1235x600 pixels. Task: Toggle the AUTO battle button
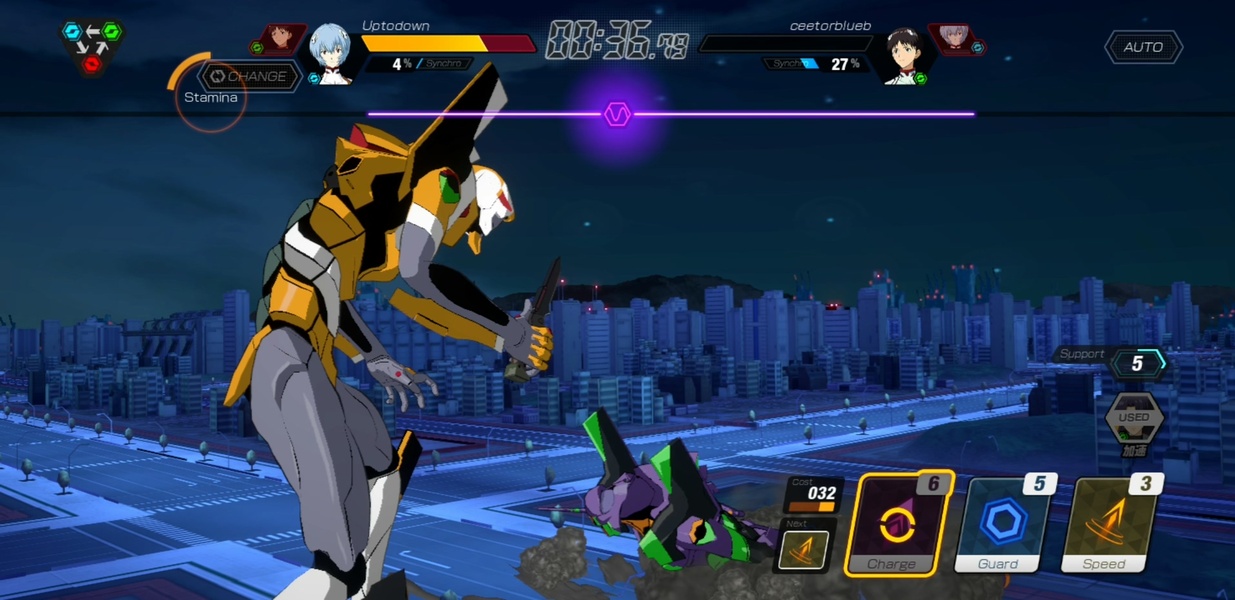click(x=1143, y=47)
